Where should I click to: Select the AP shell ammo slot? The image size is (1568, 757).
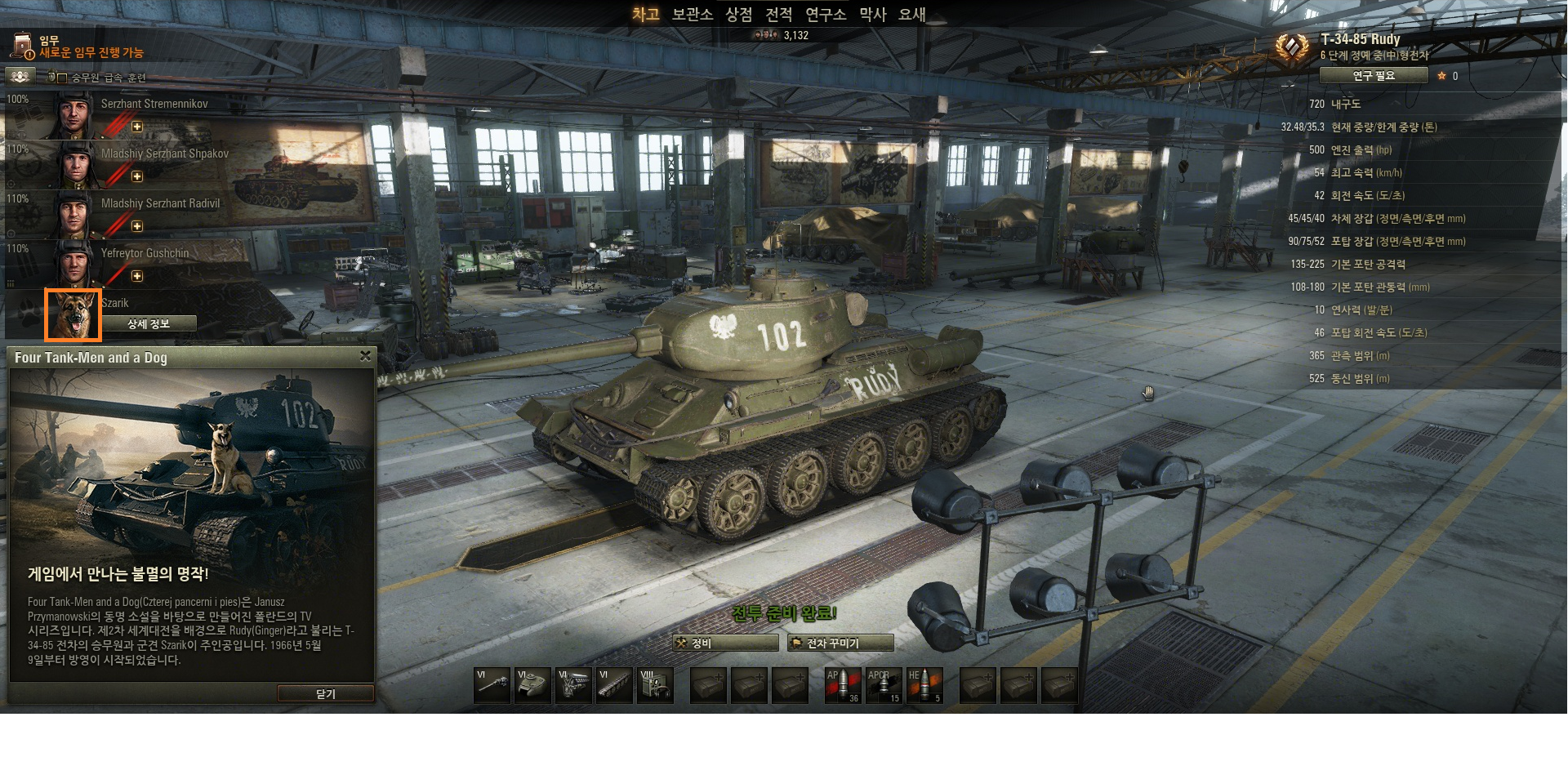click(x=842, y=685)
